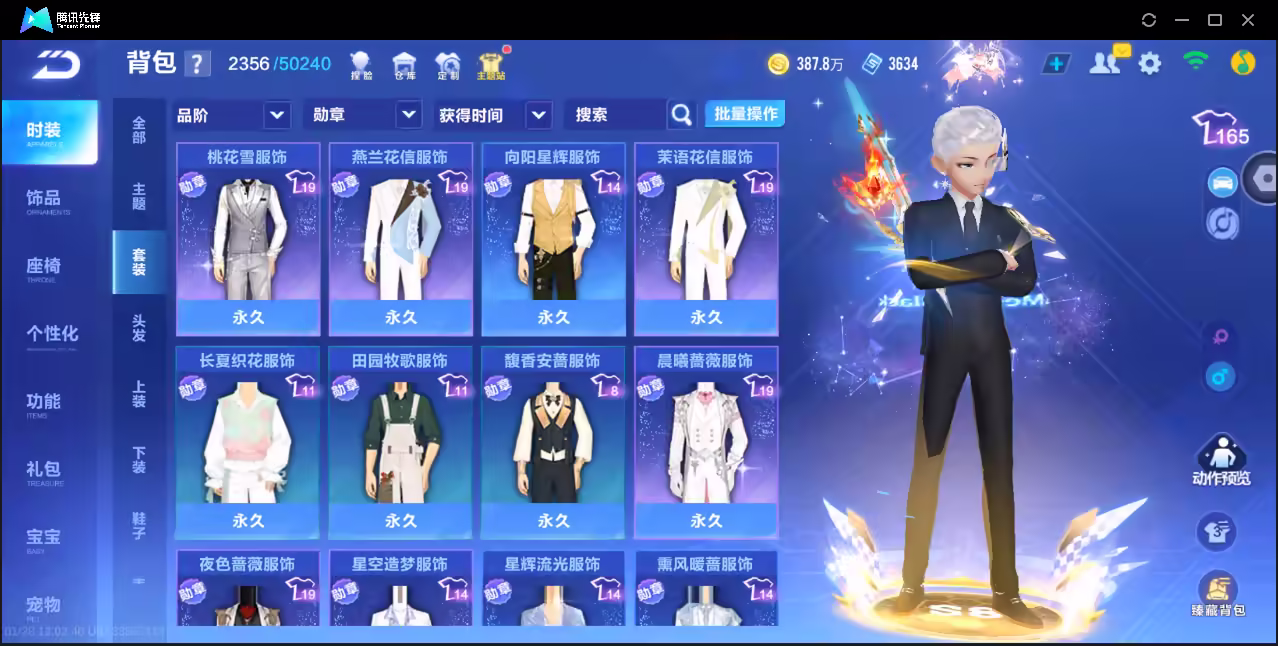Show the 头发 sub-category
The image size is (1278, 646).
click(x=139, y=328)
